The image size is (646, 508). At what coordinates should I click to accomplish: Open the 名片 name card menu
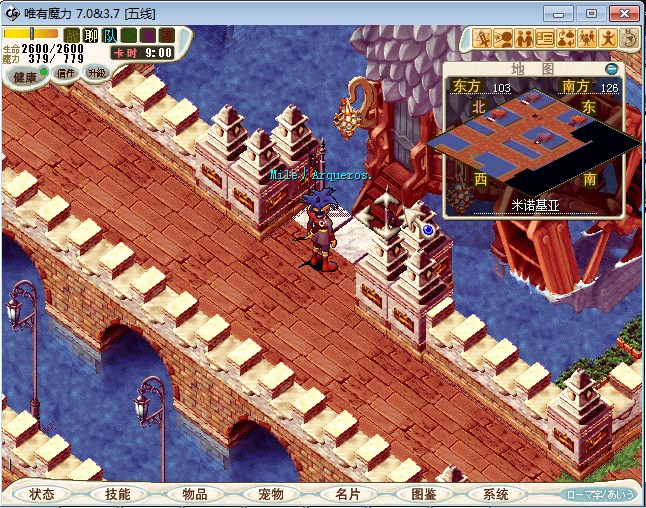pyautogui.click(x=347, y=494)
